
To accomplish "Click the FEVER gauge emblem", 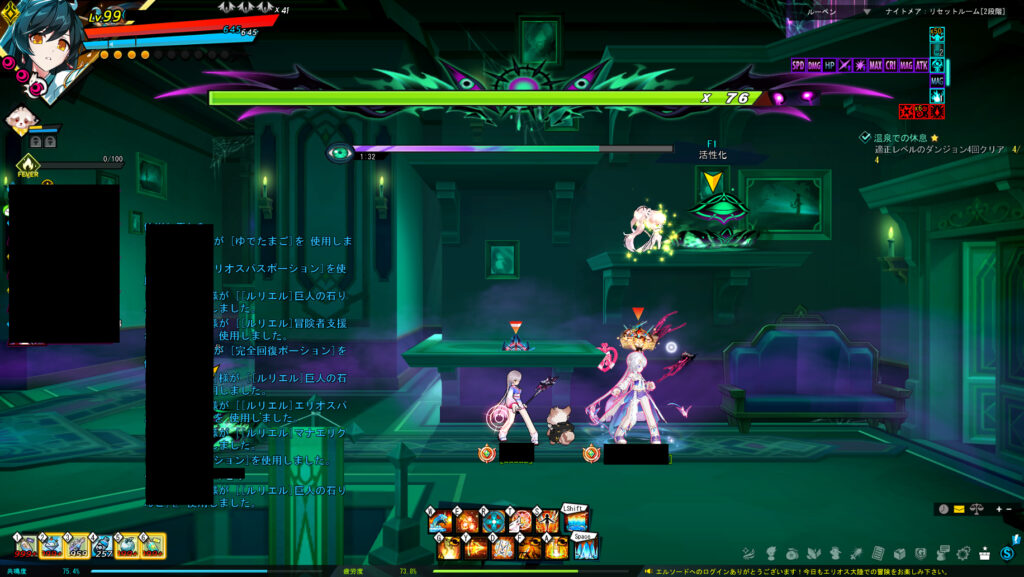I will (x=28, y=166).
